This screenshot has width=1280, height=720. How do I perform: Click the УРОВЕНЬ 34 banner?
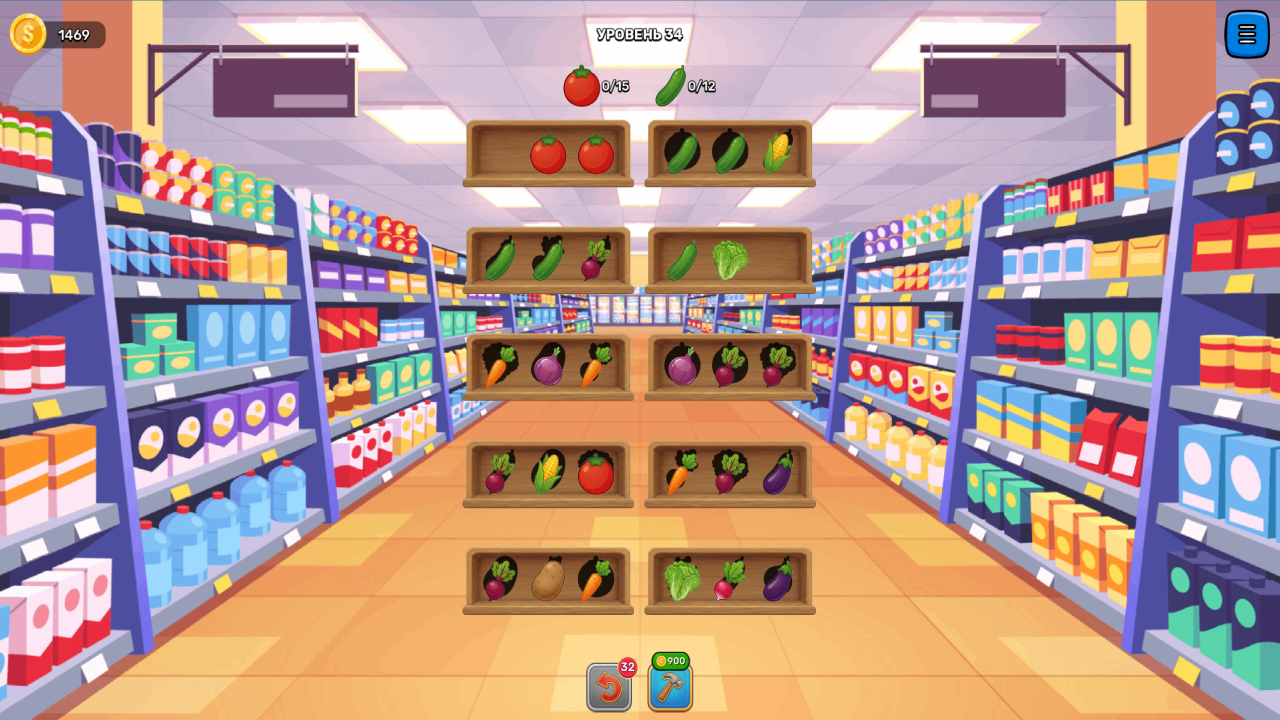pyautogui.click(x=639, y=33)
